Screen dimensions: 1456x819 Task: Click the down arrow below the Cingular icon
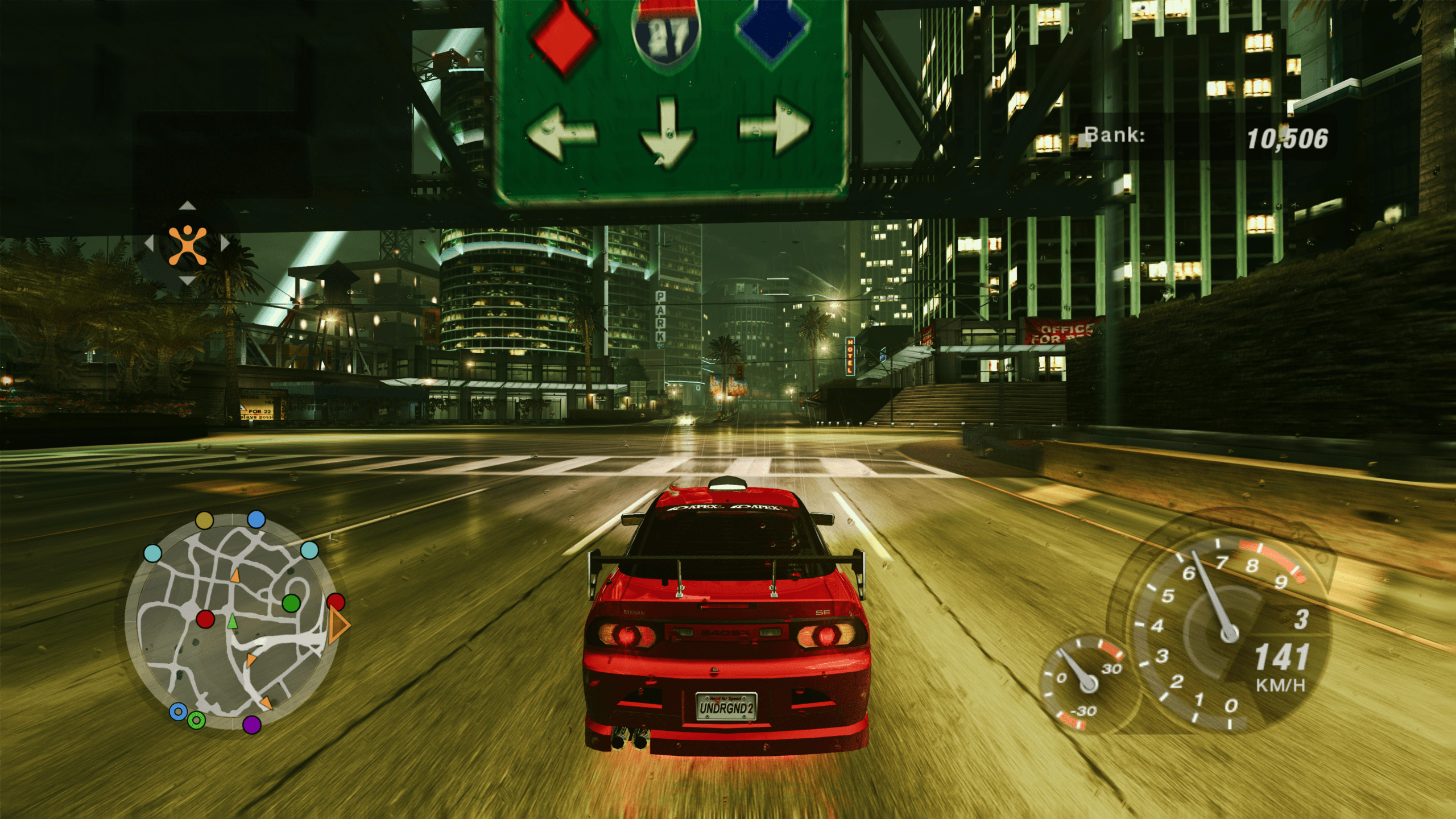pos(187,280)
